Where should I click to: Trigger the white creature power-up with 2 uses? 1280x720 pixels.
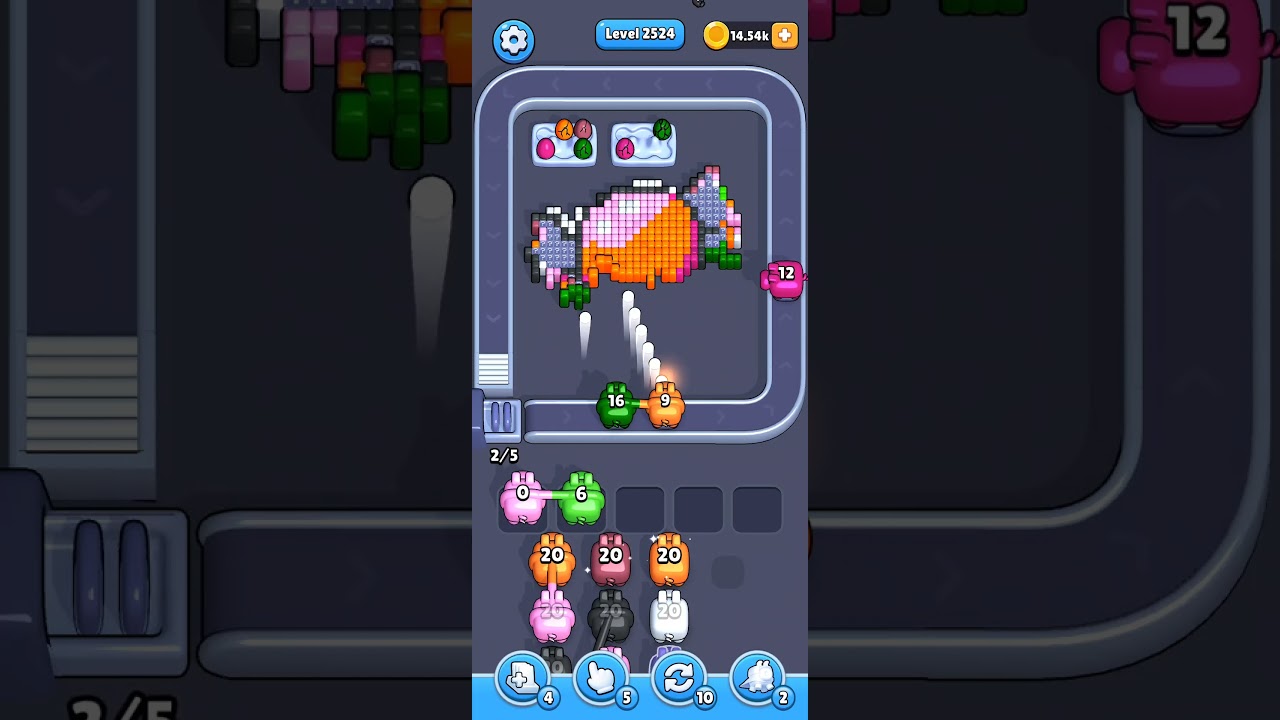758,678
